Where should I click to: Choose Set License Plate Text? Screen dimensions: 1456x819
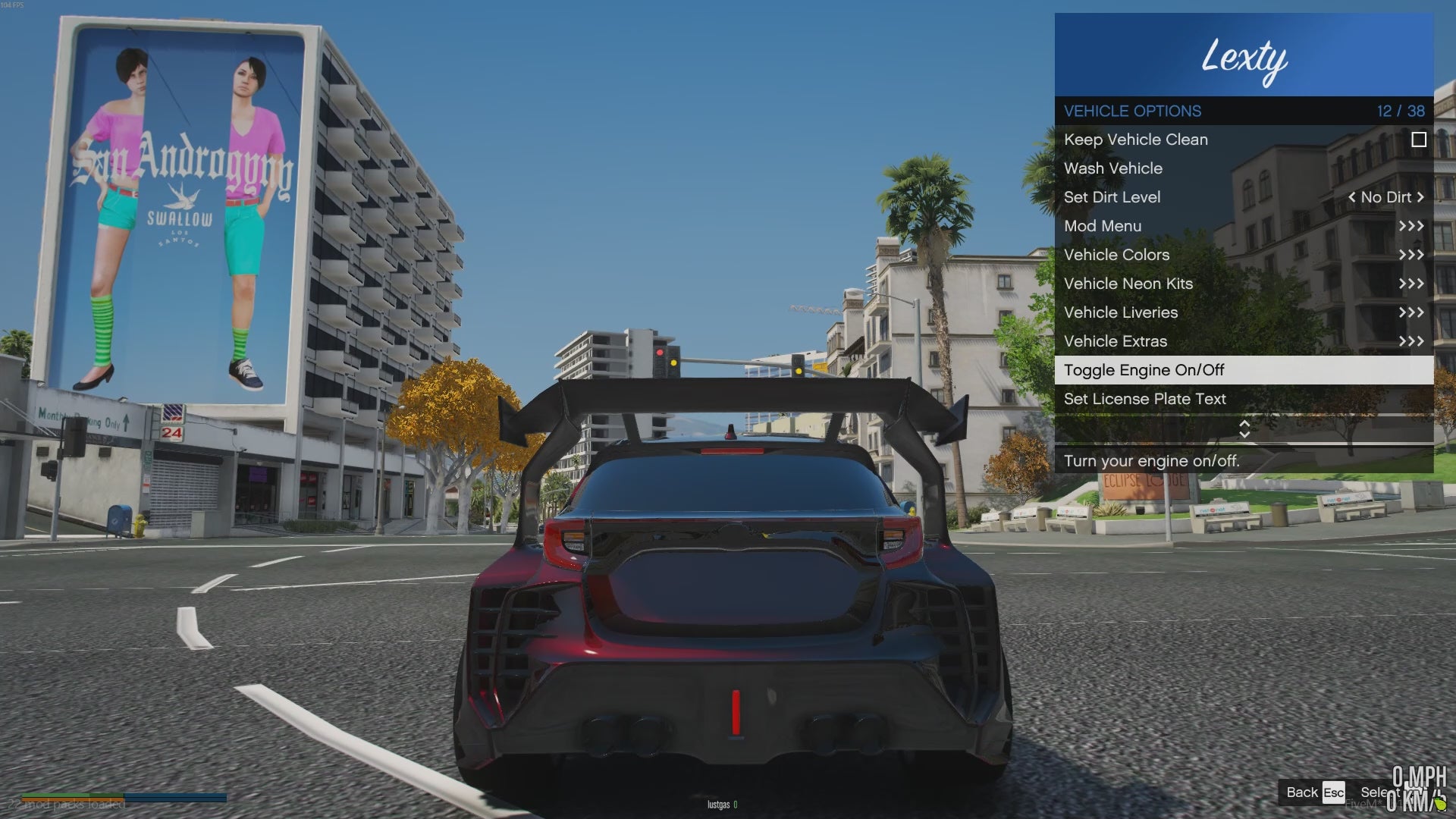coord(1144,399)
